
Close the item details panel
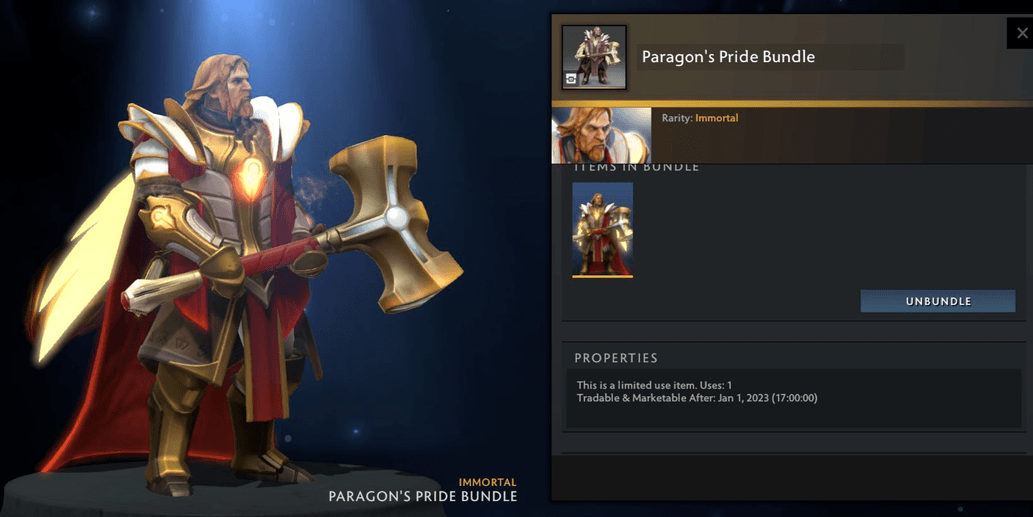pyautogui.click(x=1021, y=33)
